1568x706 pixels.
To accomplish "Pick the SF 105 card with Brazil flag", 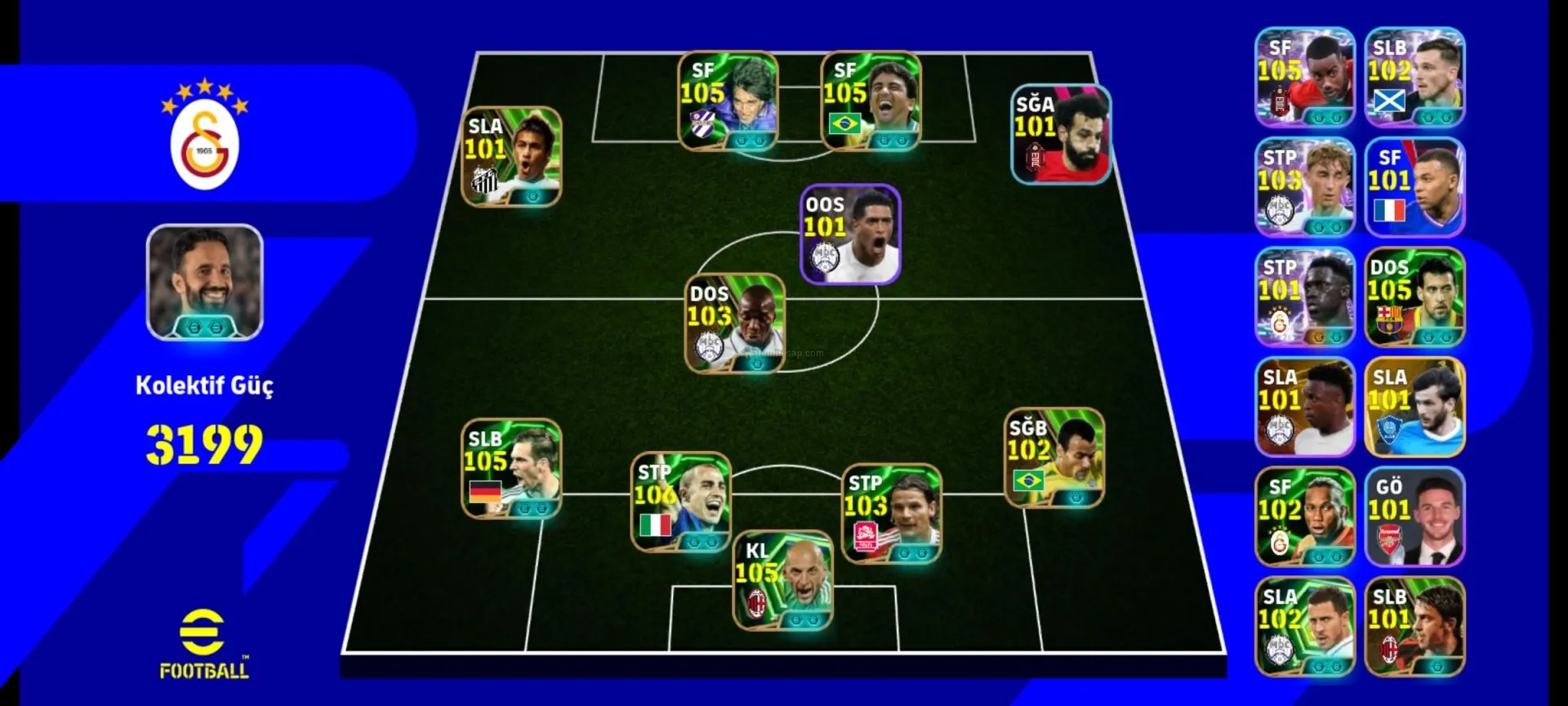I will [871, 101].
